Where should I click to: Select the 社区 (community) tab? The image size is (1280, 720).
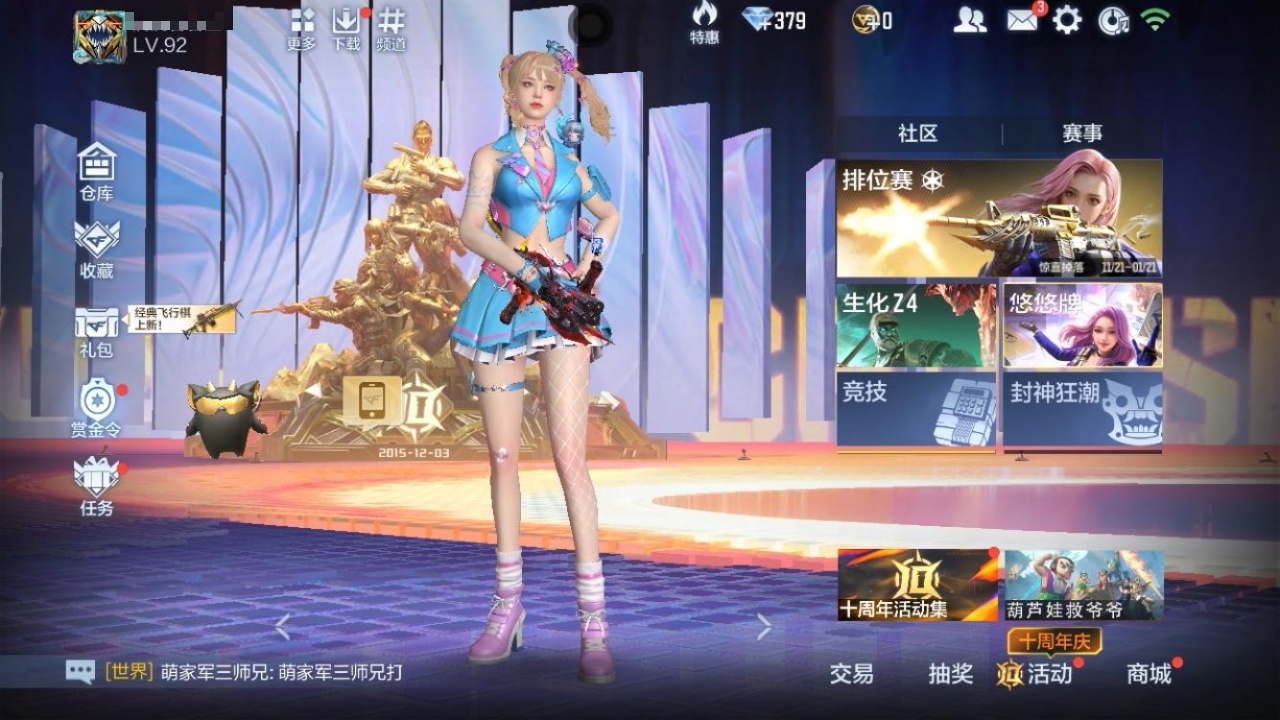click(x=917, y=130)
